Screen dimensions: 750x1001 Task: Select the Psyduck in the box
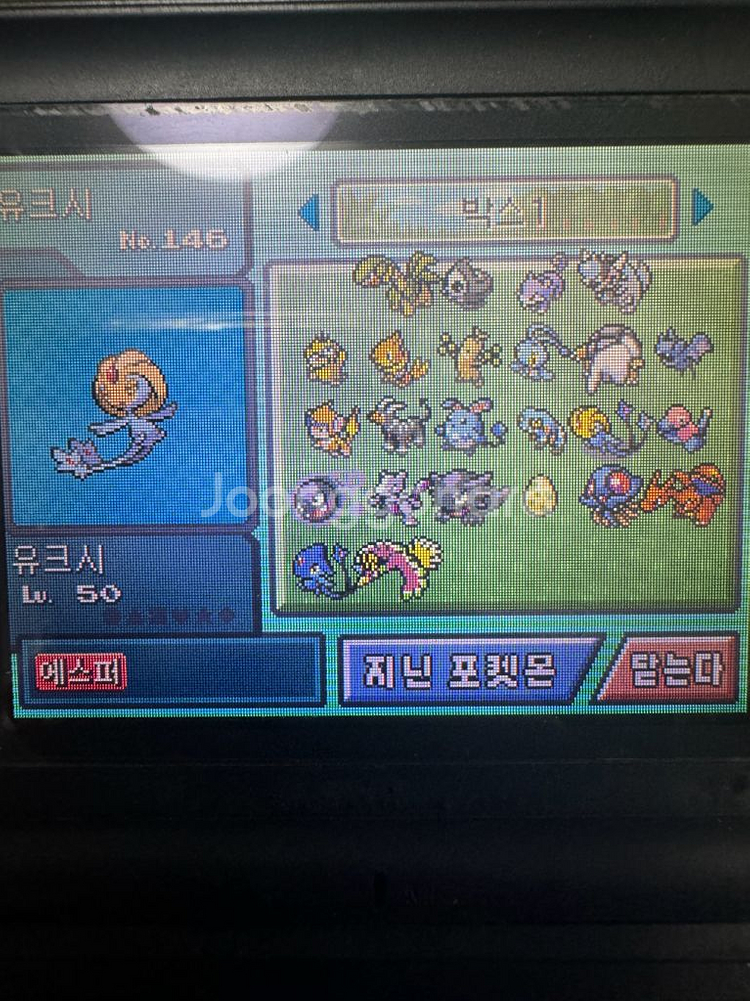pyautogui.click(x=325, y=359)
